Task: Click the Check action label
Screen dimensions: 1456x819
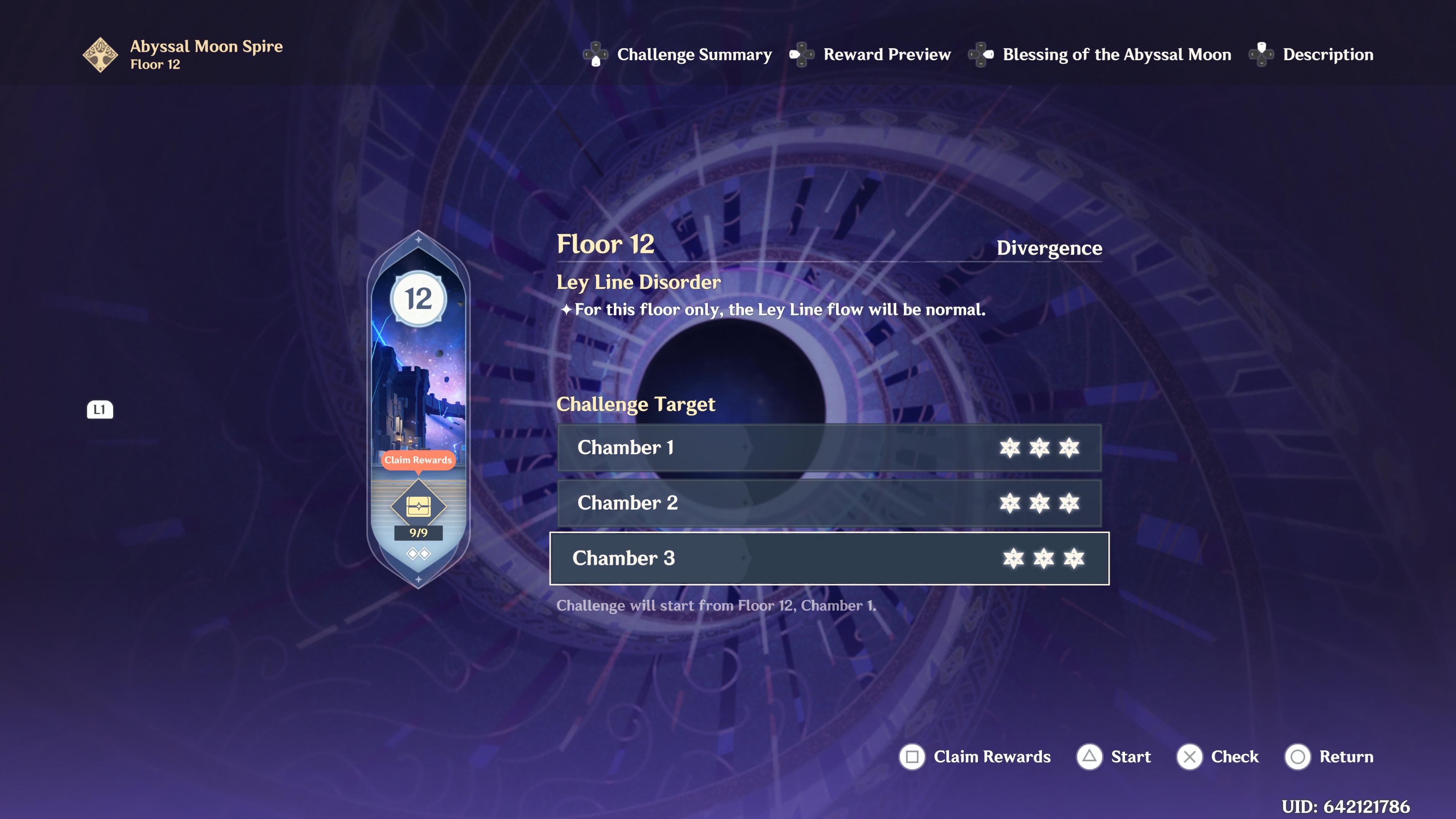Action: tap(1235, 756)
